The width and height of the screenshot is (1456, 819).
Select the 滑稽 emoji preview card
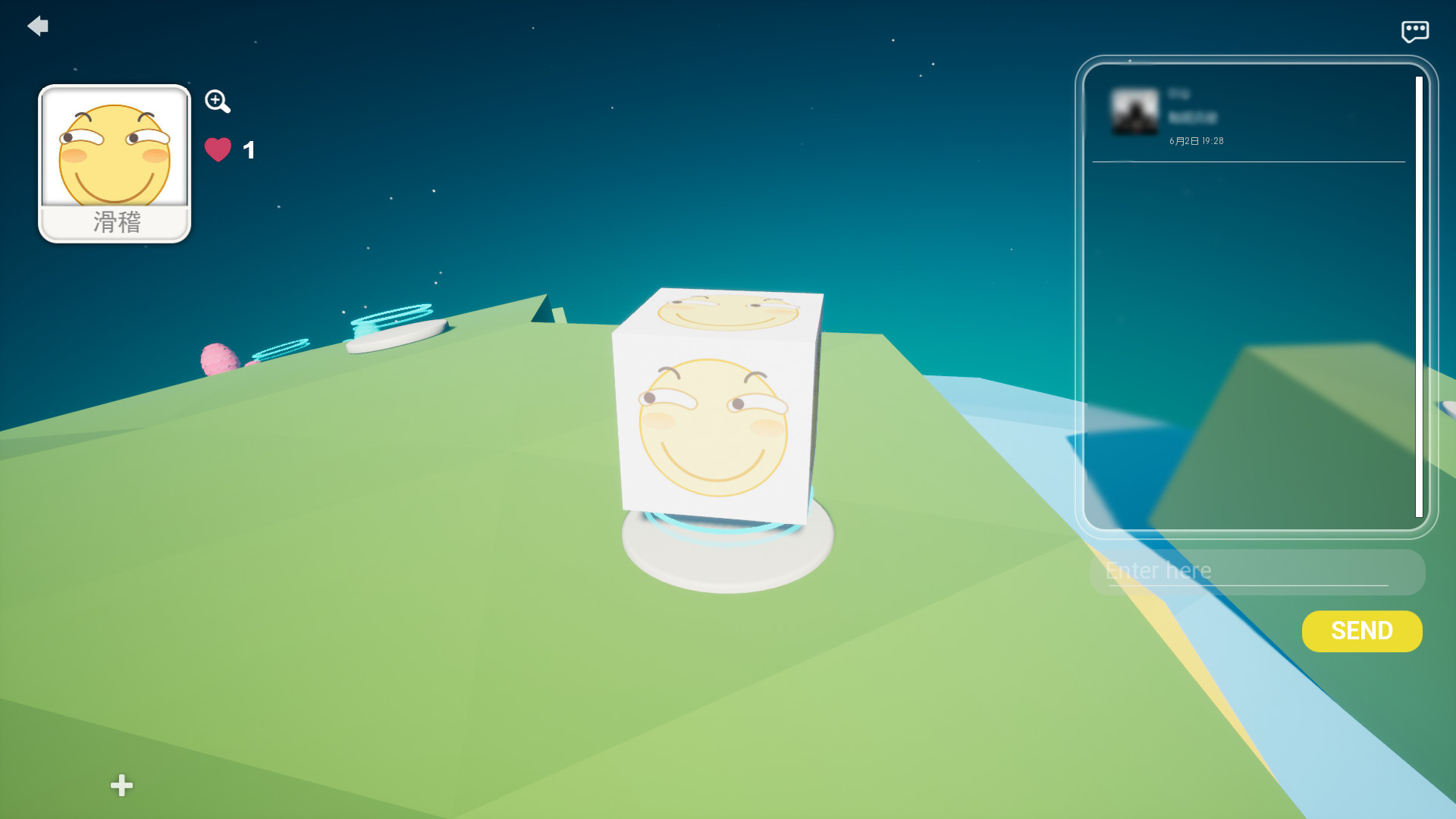pyautogui.click(x=114, y=152)
